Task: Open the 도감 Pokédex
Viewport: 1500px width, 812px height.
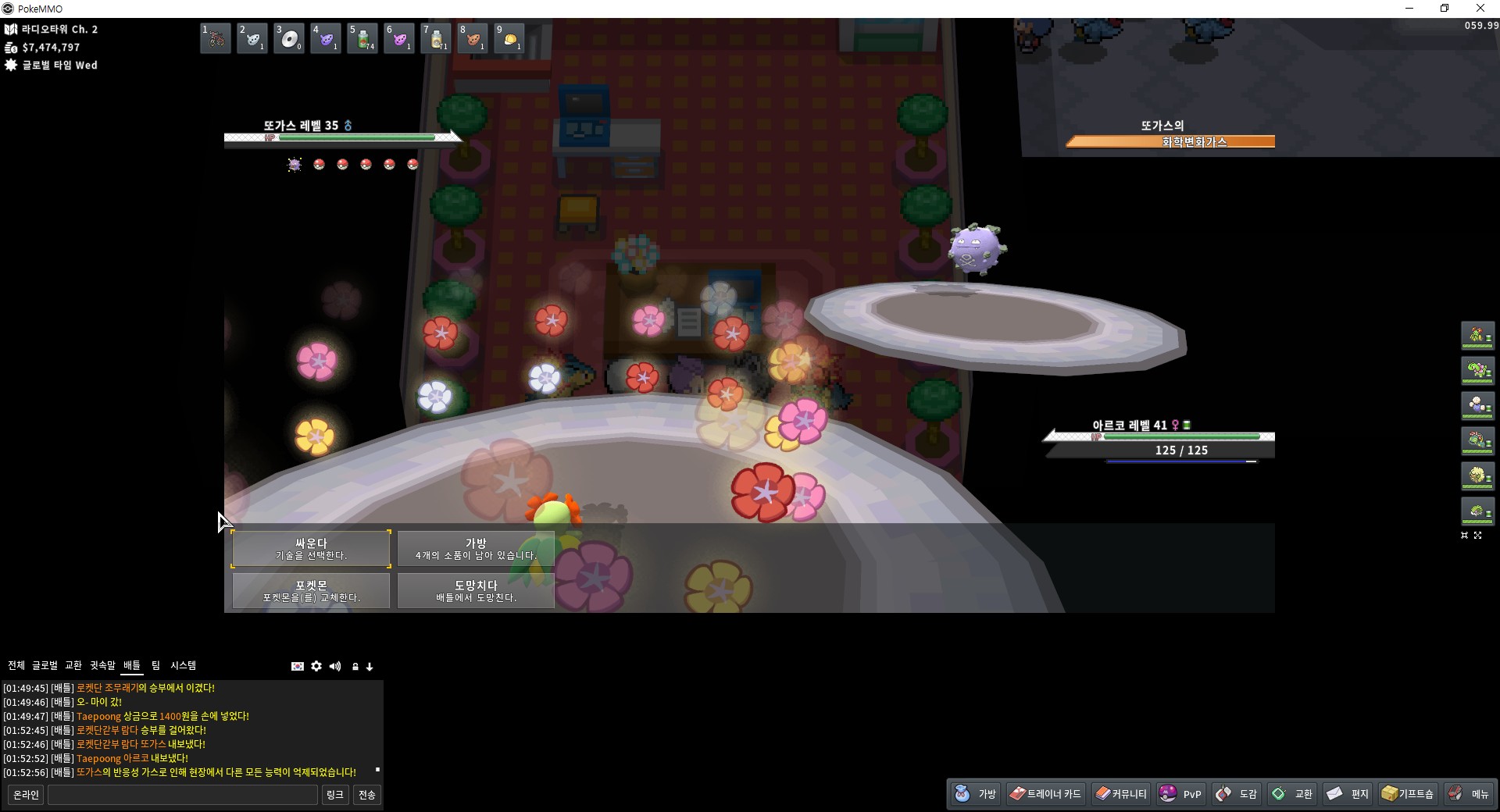Action: pyautogui.click(x=1237, y=794)
